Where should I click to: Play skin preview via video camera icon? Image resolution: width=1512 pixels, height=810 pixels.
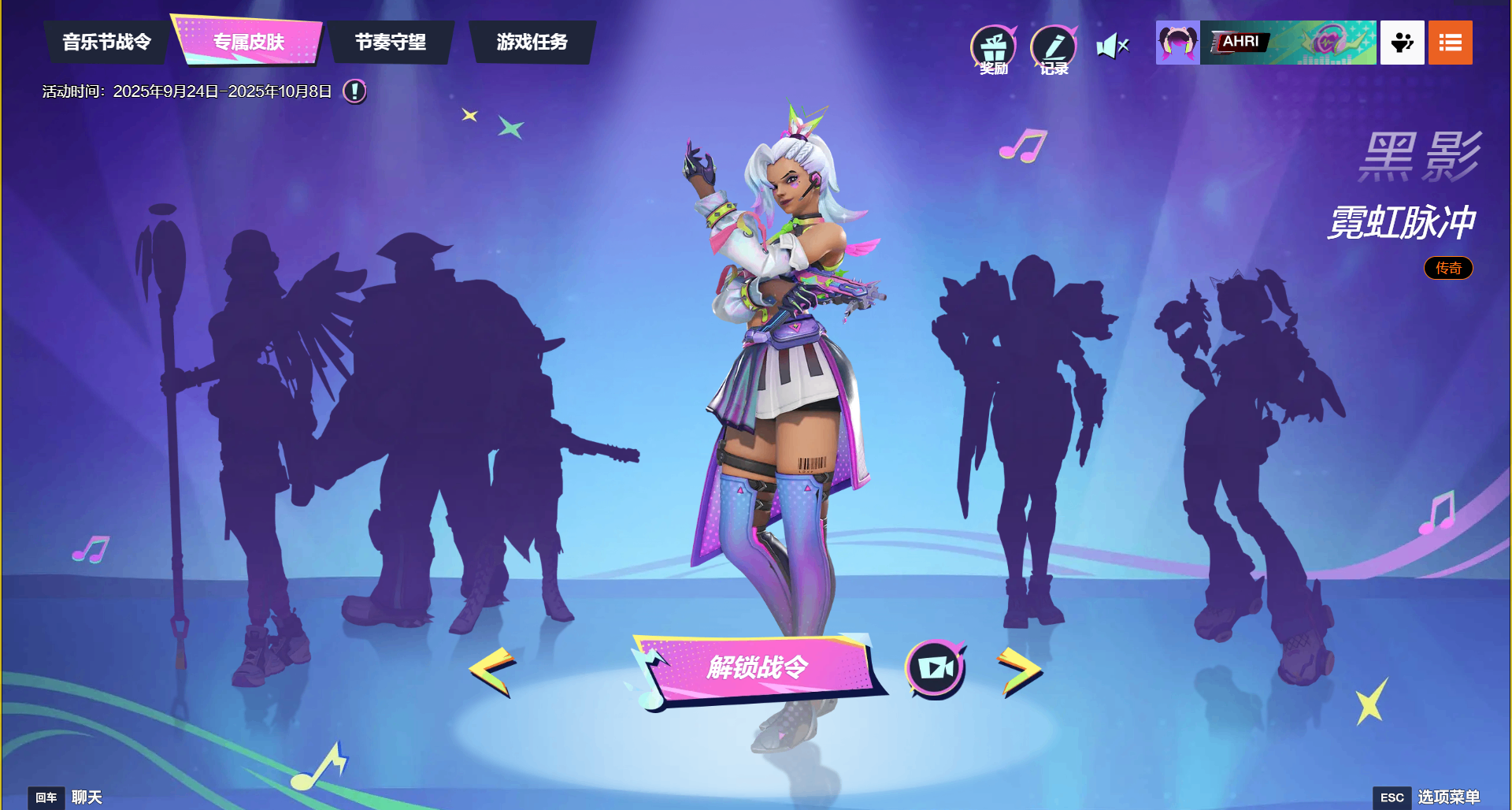pos(933,667)
